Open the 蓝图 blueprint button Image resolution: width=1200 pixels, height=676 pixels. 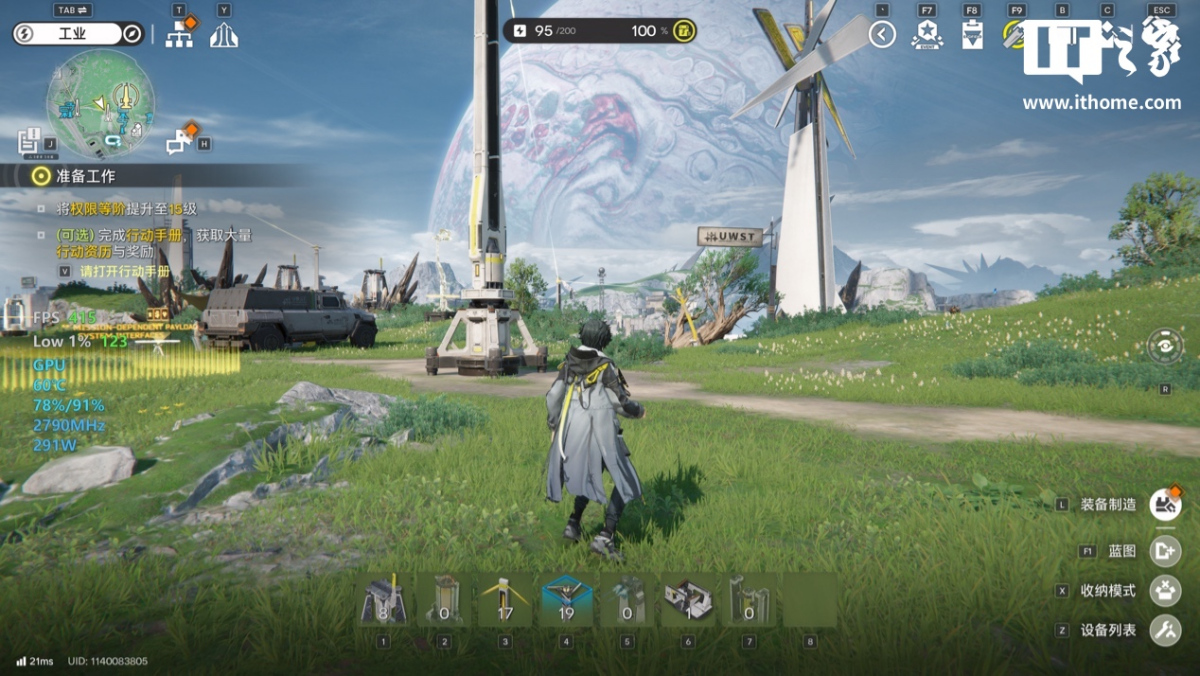[1165, 551]
